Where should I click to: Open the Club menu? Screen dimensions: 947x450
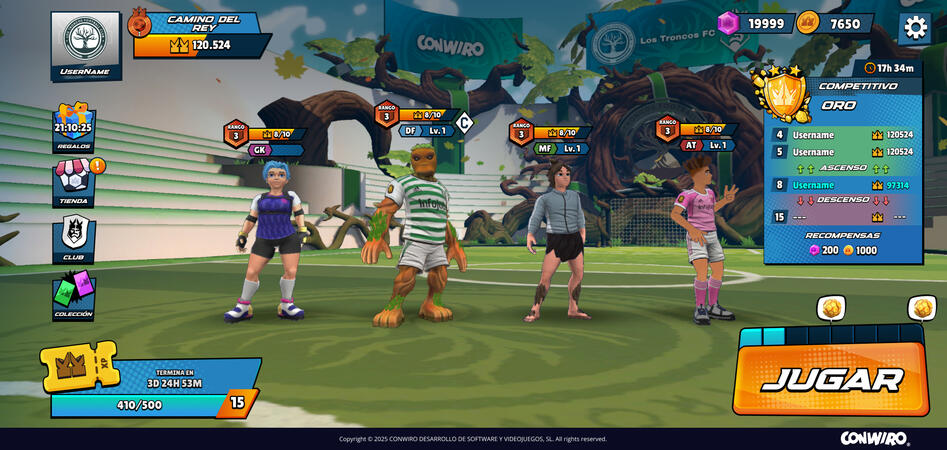point(74,239)
